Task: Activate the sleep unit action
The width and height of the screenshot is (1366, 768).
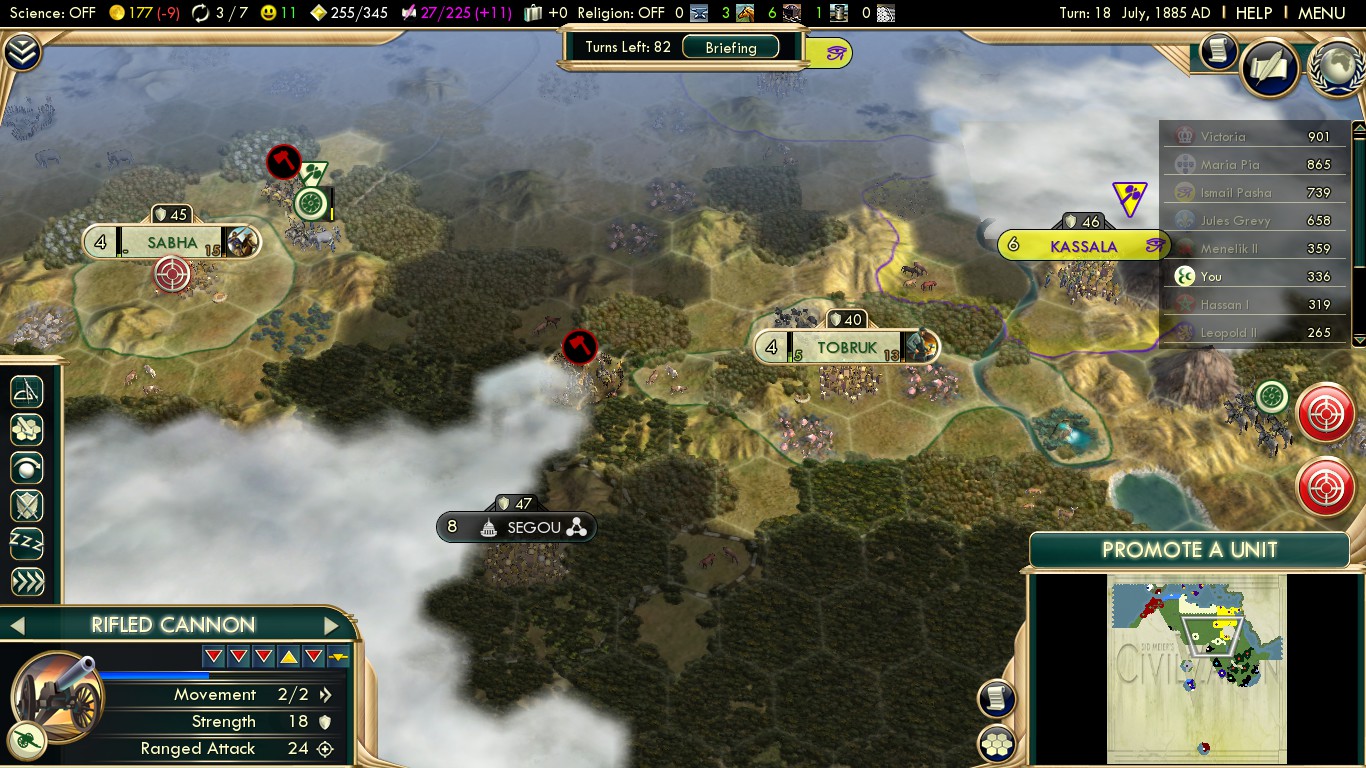Action: pos(27,544)
